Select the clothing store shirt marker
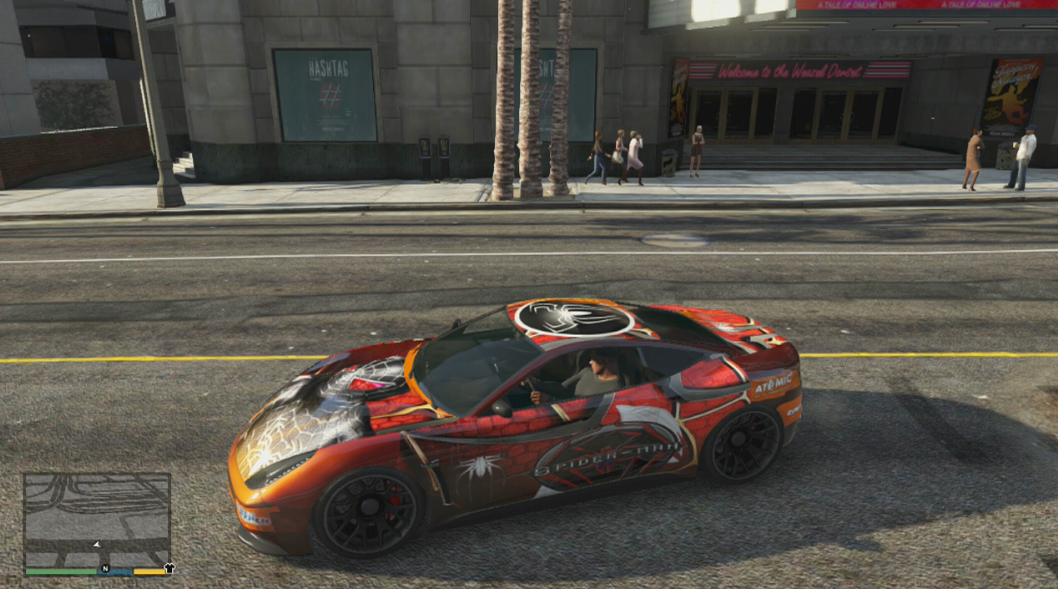Image resolution: width=1058 pixels, height=589 pixels. pyautogui.click(x=169, y=568)
